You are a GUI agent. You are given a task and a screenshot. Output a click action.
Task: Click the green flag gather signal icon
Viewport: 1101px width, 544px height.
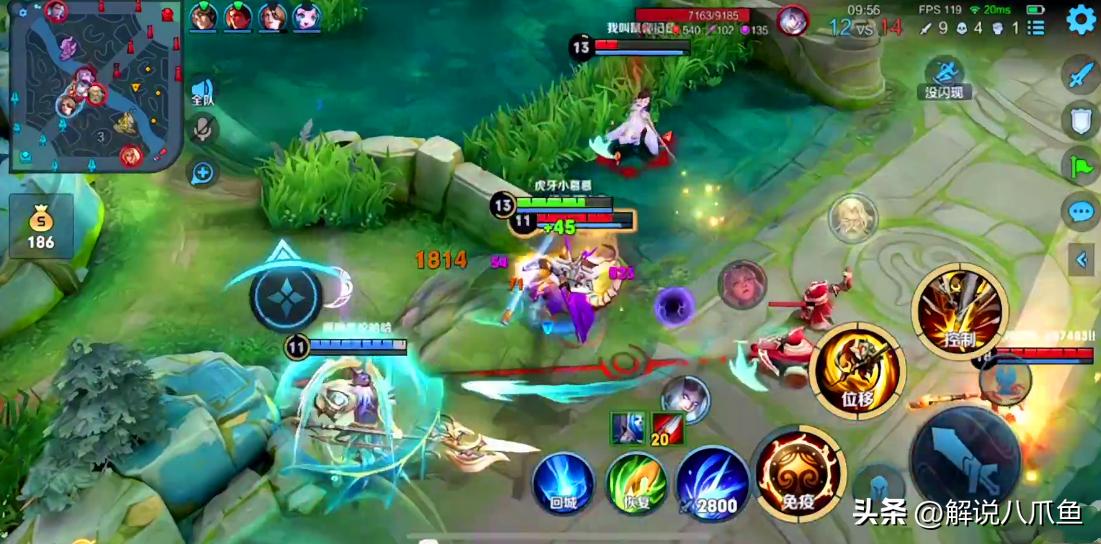click(1081, 166)
